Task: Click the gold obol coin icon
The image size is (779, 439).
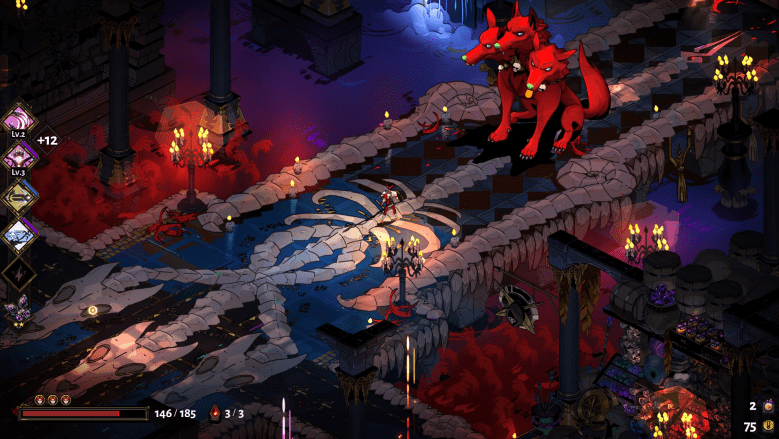Action: [768, 426]
